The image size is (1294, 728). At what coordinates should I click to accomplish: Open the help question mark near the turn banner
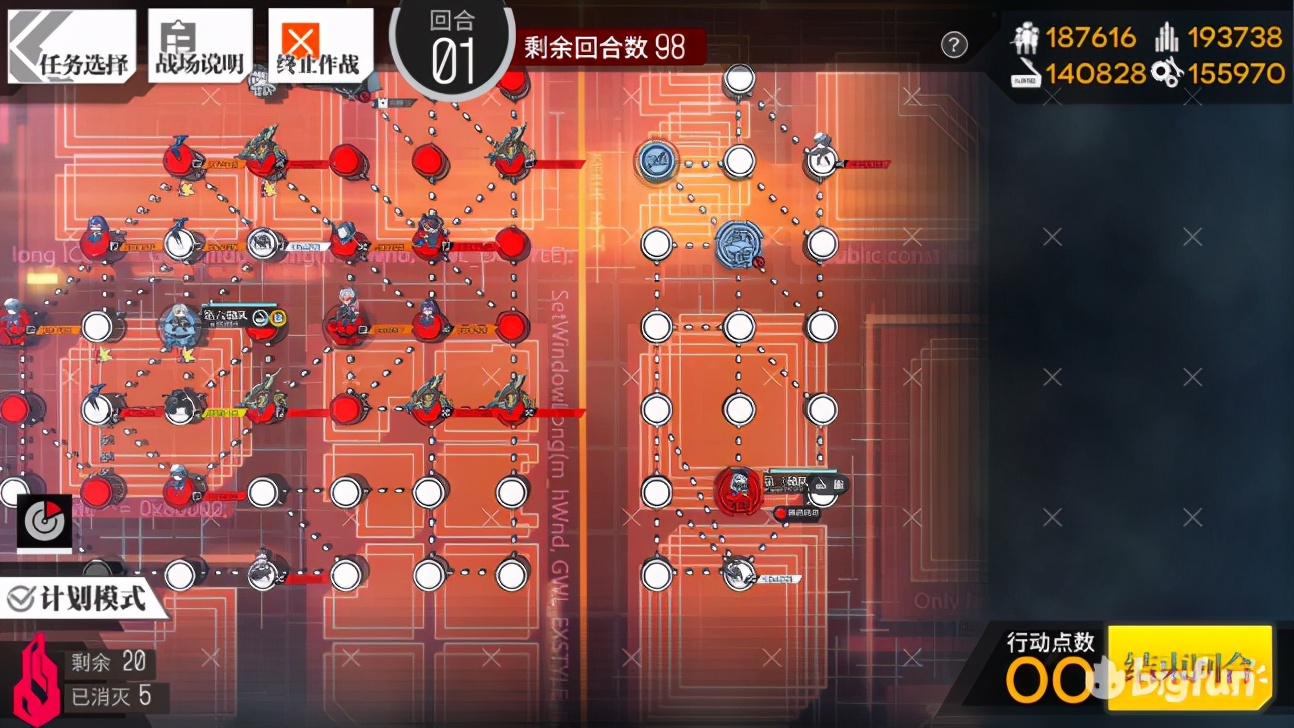pyautogui.click(x=955, y=45)
